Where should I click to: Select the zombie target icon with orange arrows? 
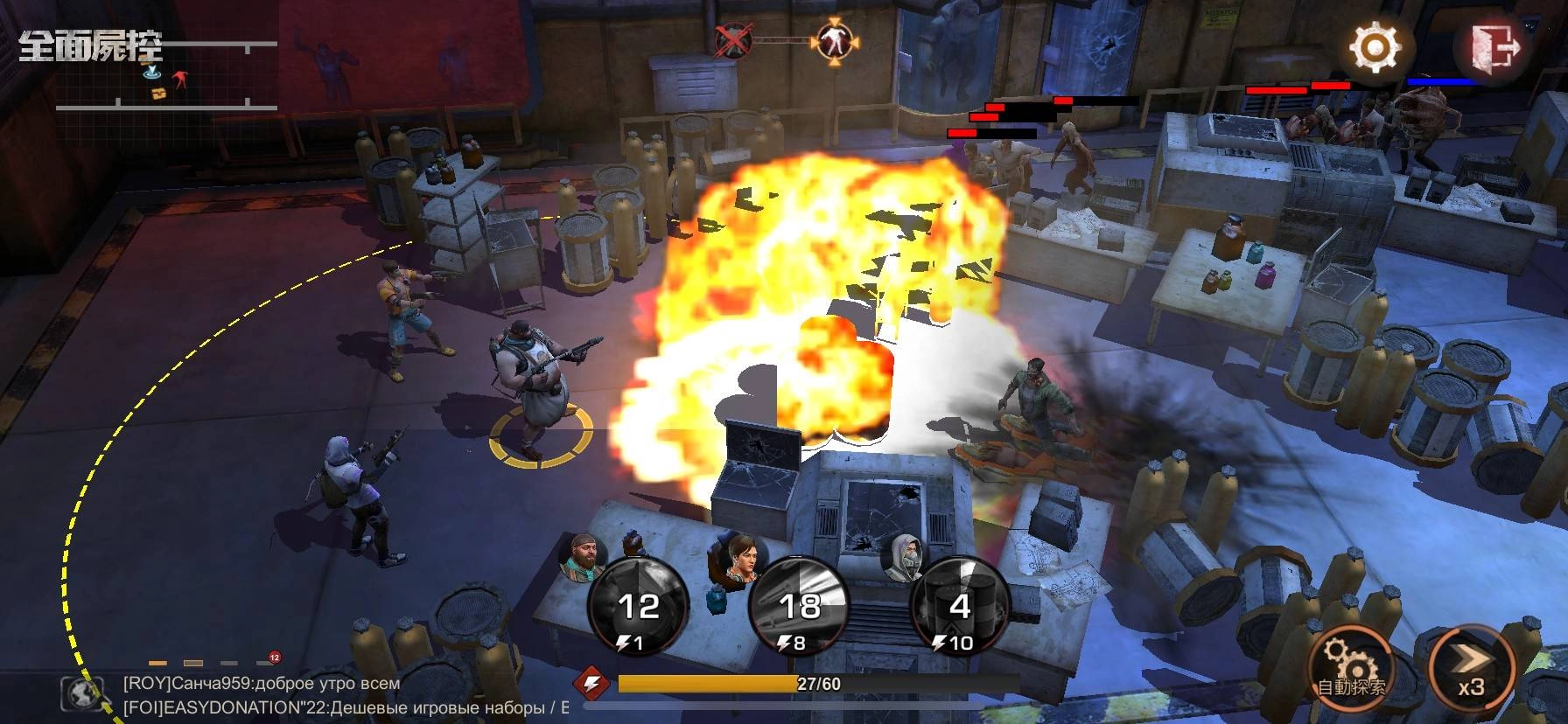836,39
